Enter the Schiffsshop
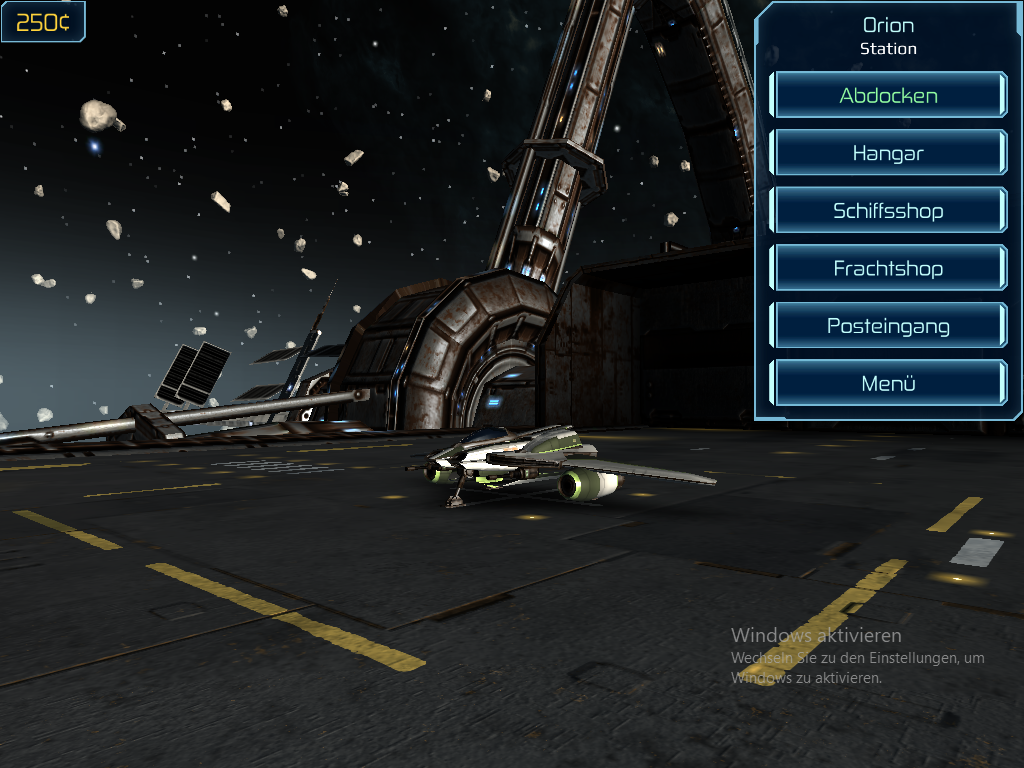1024x768 pixels. pos(888,211)
